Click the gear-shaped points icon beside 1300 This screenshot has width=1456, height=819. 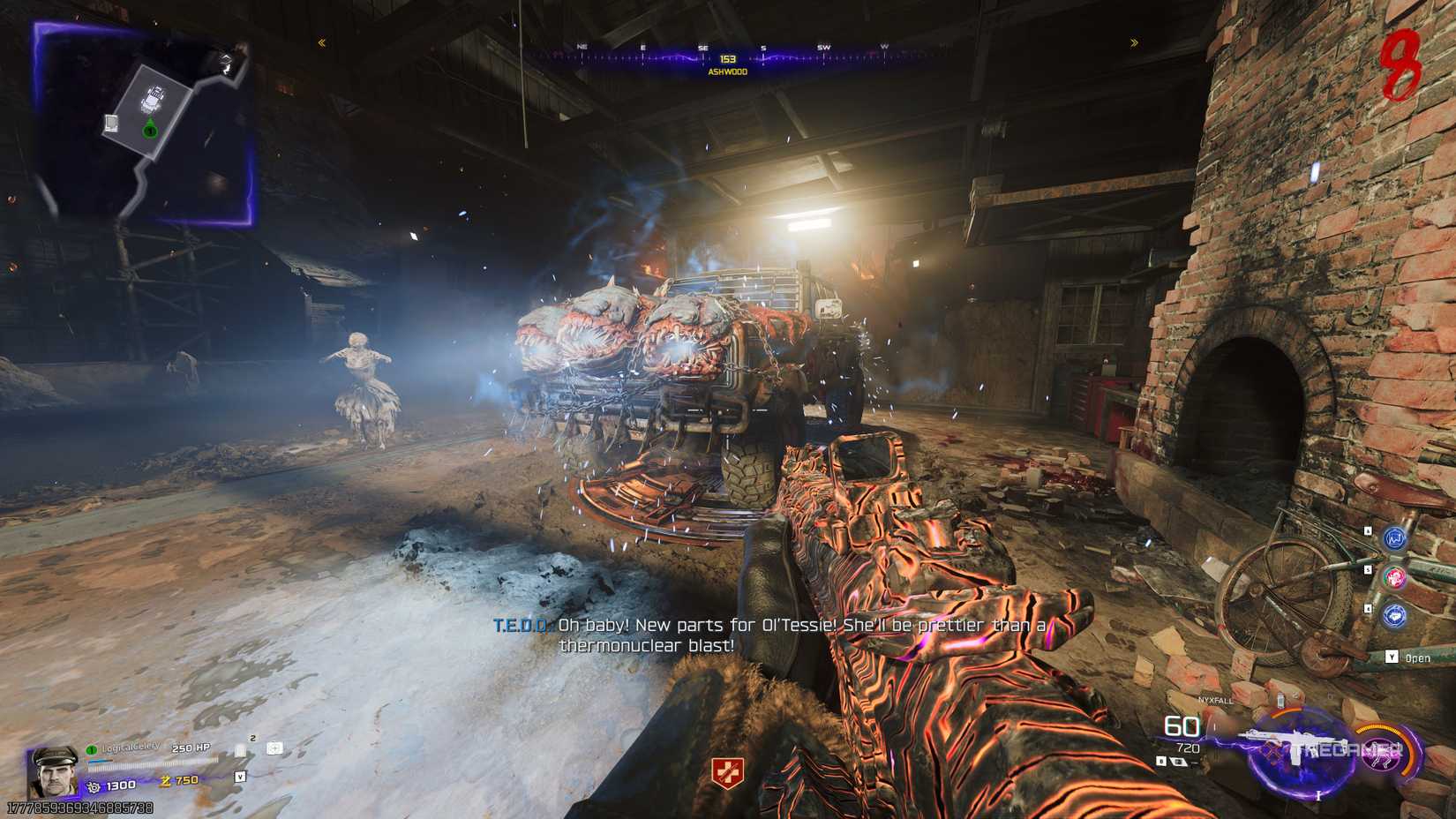(94, 785)
